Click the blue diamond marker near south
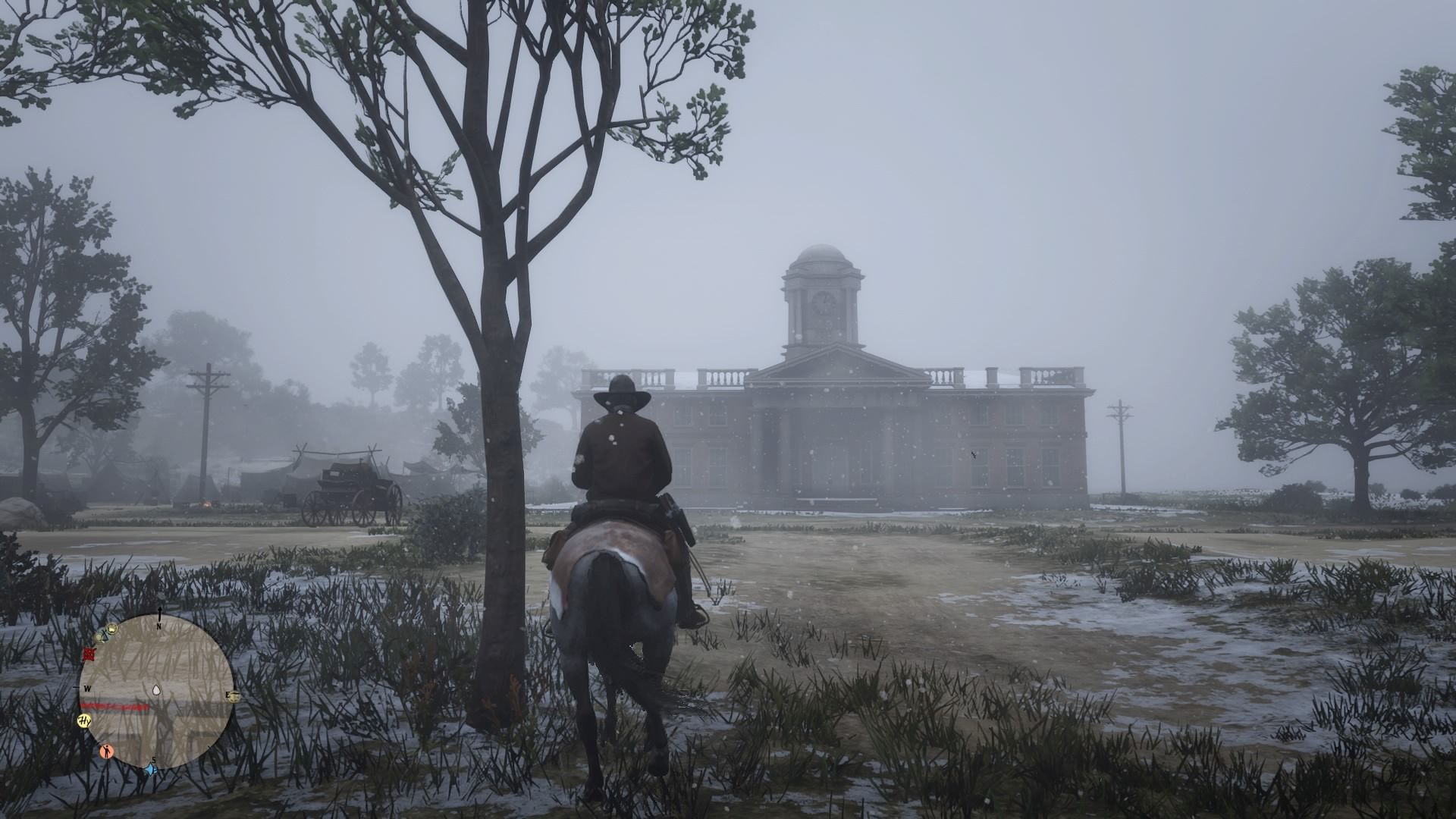 (150, 770)
